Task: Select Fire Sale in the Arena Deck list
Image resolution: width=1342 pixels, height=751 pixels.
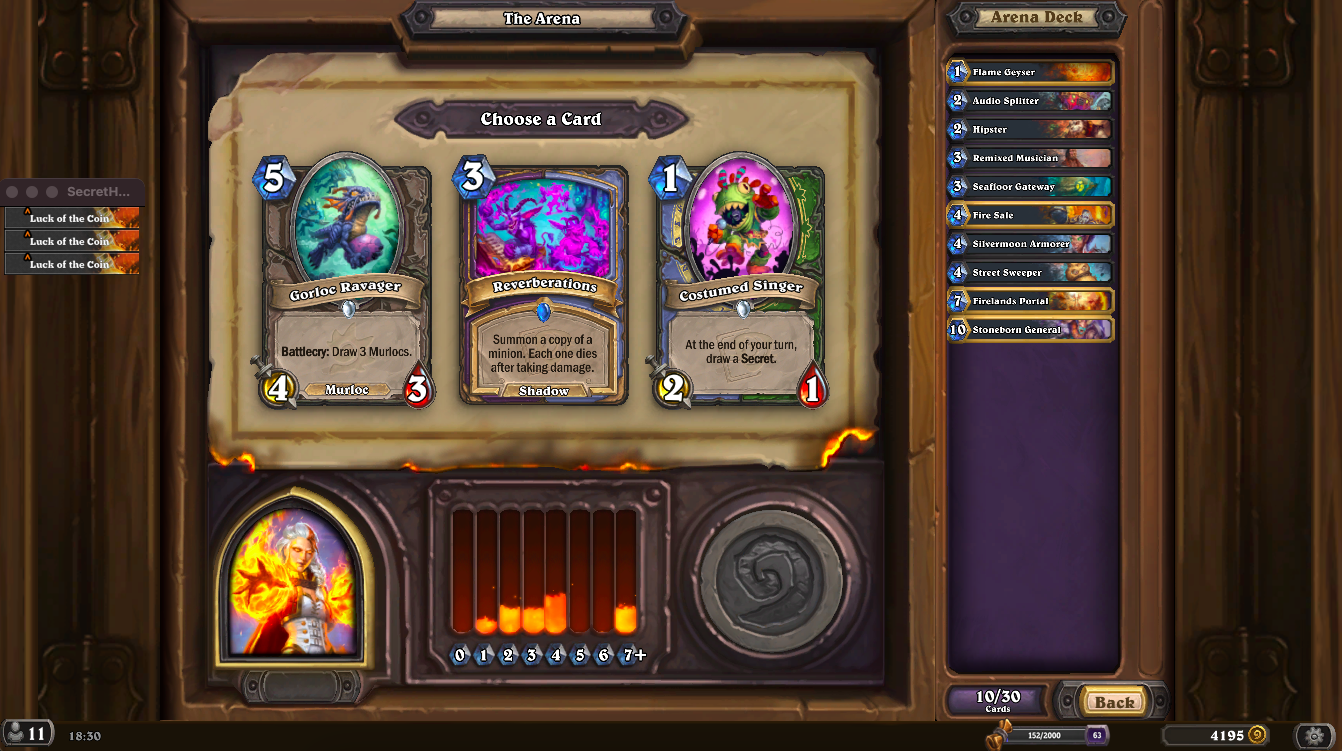Action: point(1030,215)
